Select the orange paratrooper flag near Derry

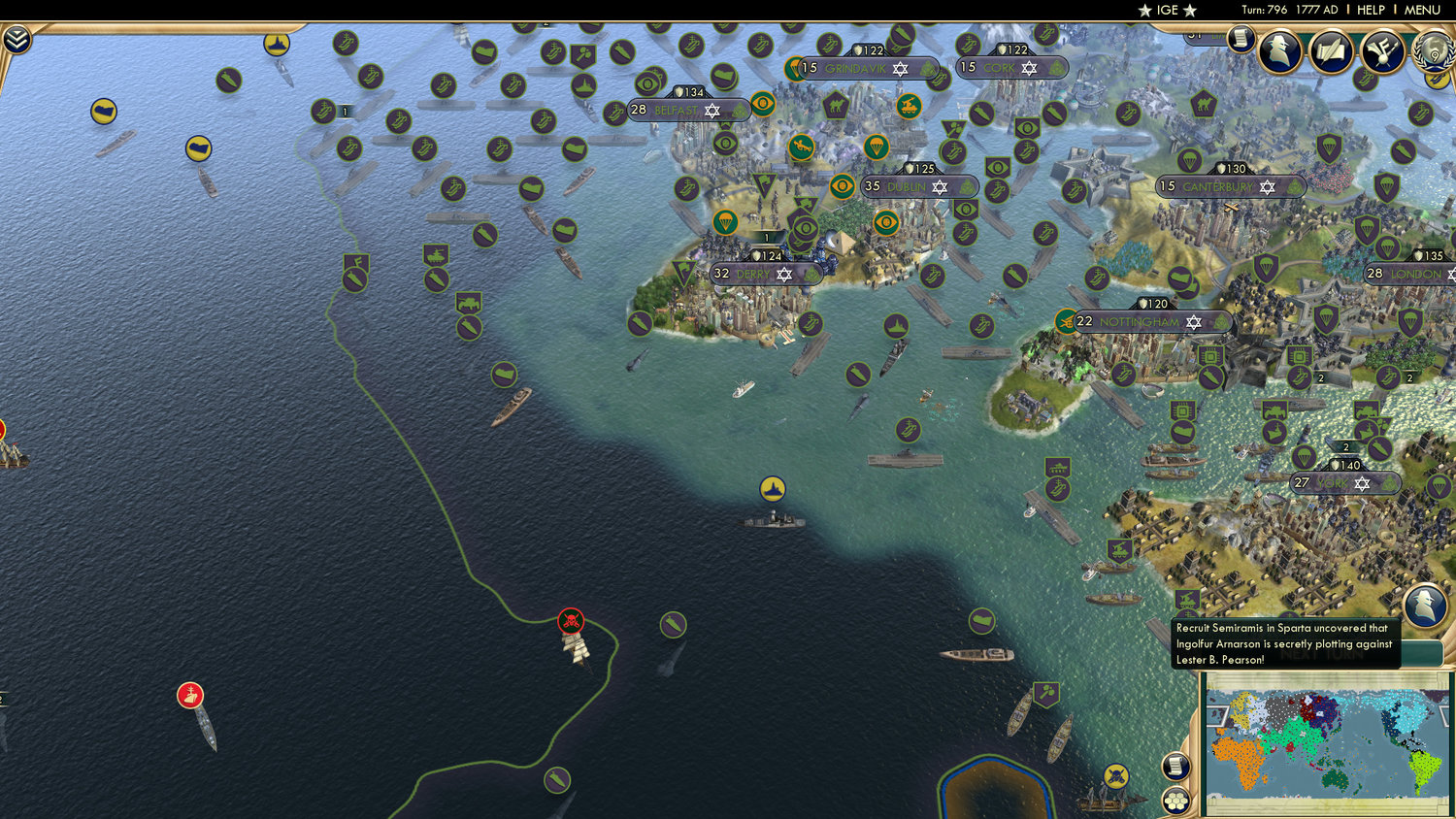point(726,221)
